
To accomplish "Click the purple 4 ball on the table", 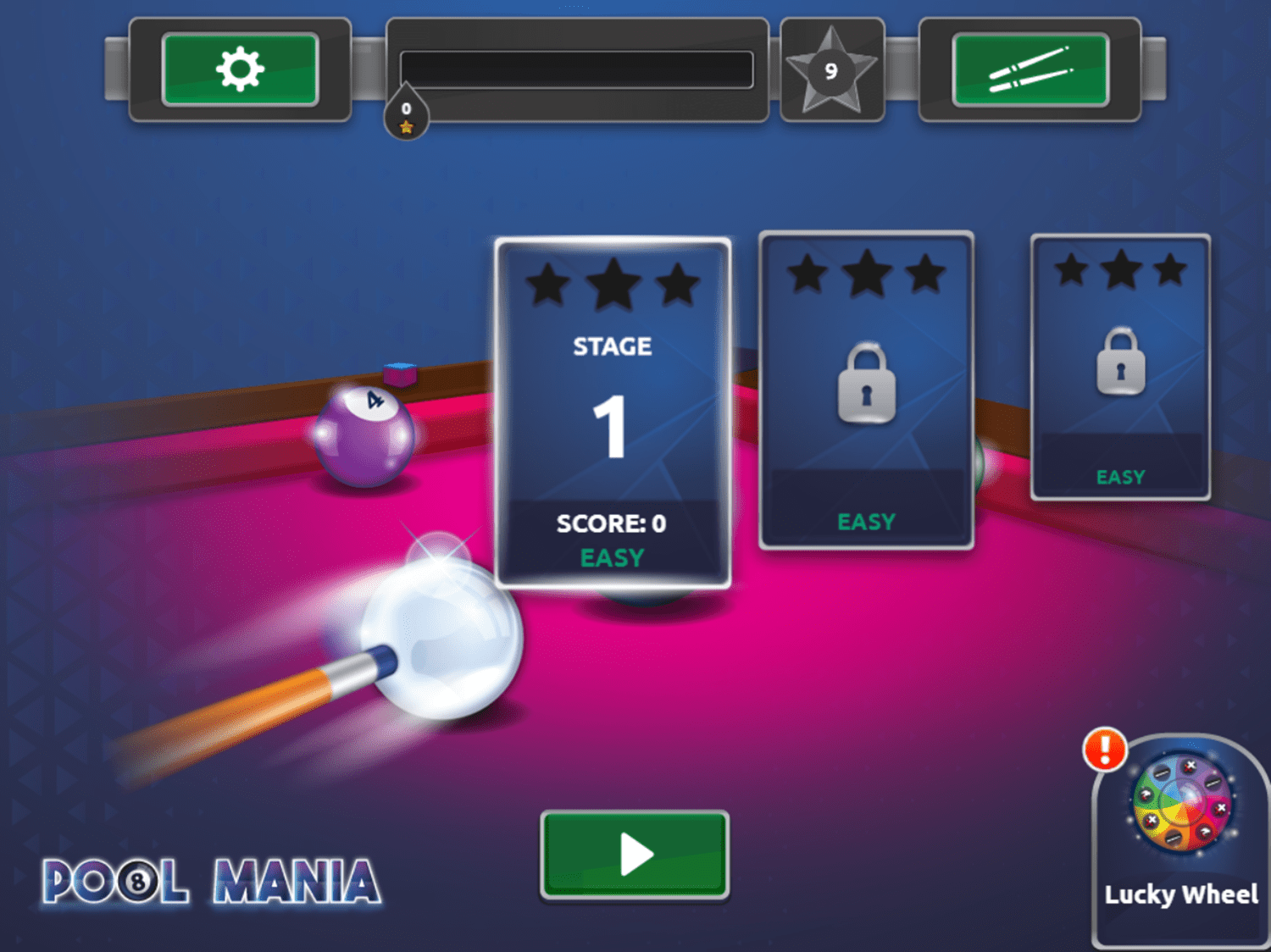I will tap(364, 434).
